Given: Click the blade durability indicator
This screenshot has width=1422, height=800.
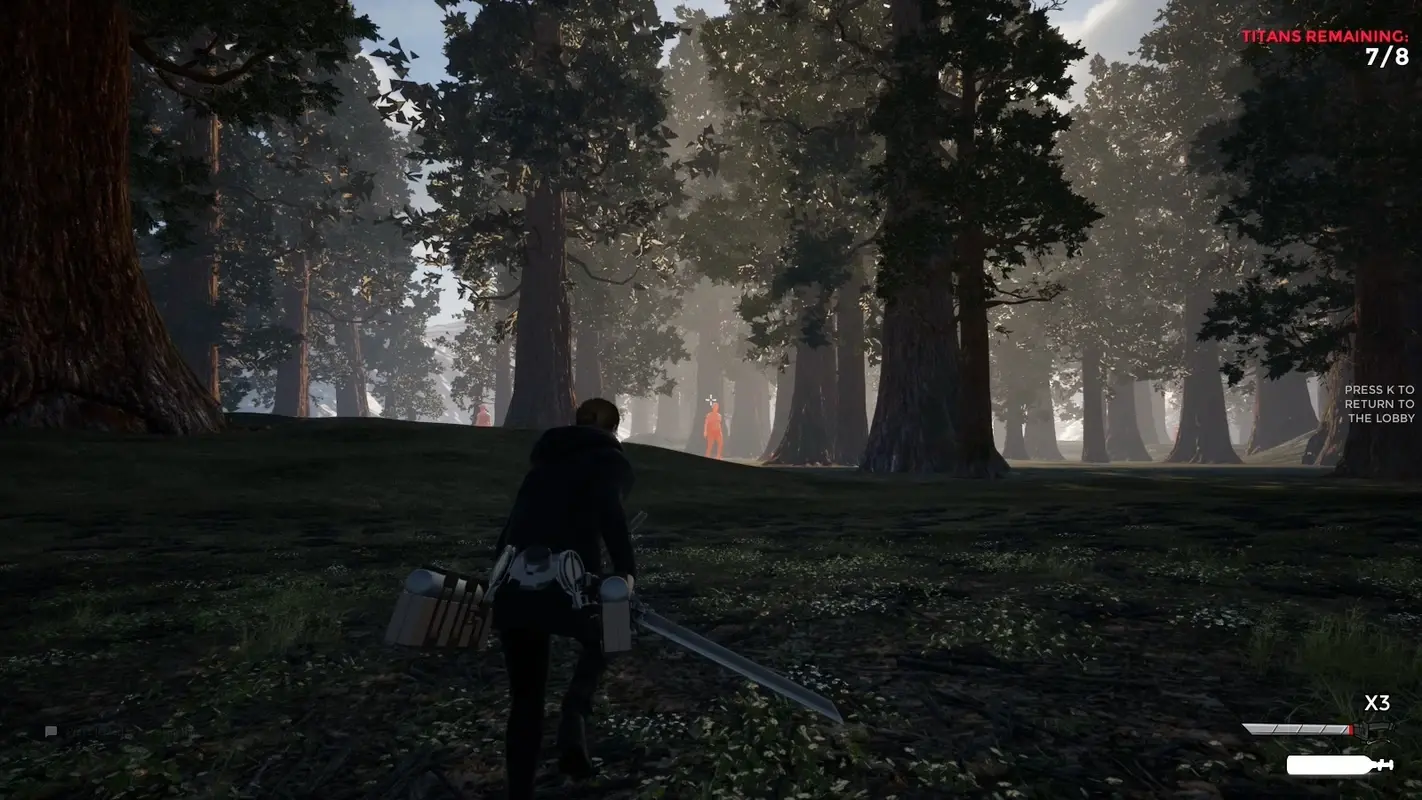Looking at the screenshot, I should click(x=1300, y=728).
